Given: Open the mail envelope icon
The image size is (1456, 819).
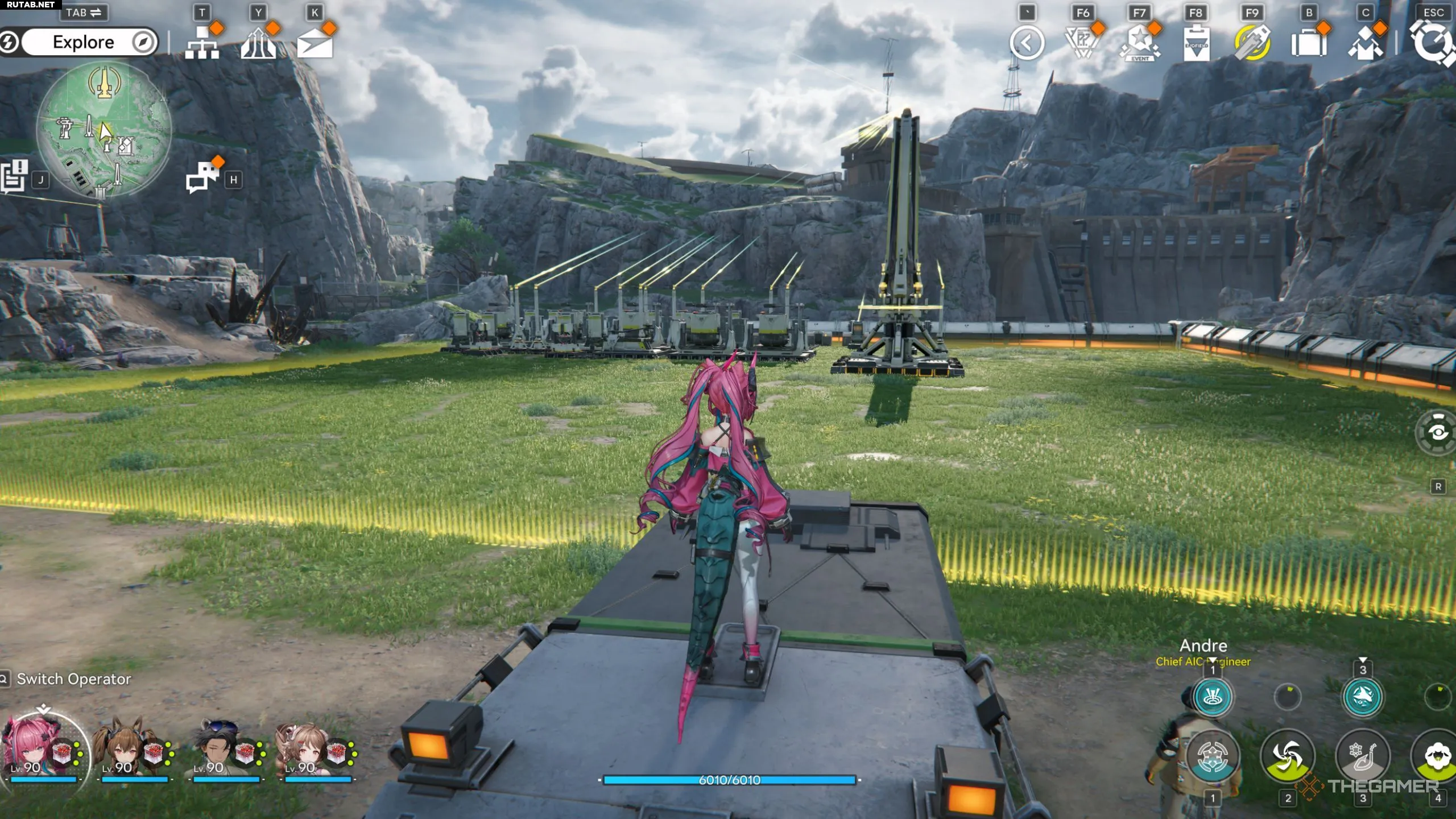Looking at the screenshot, I should (315, 43).
